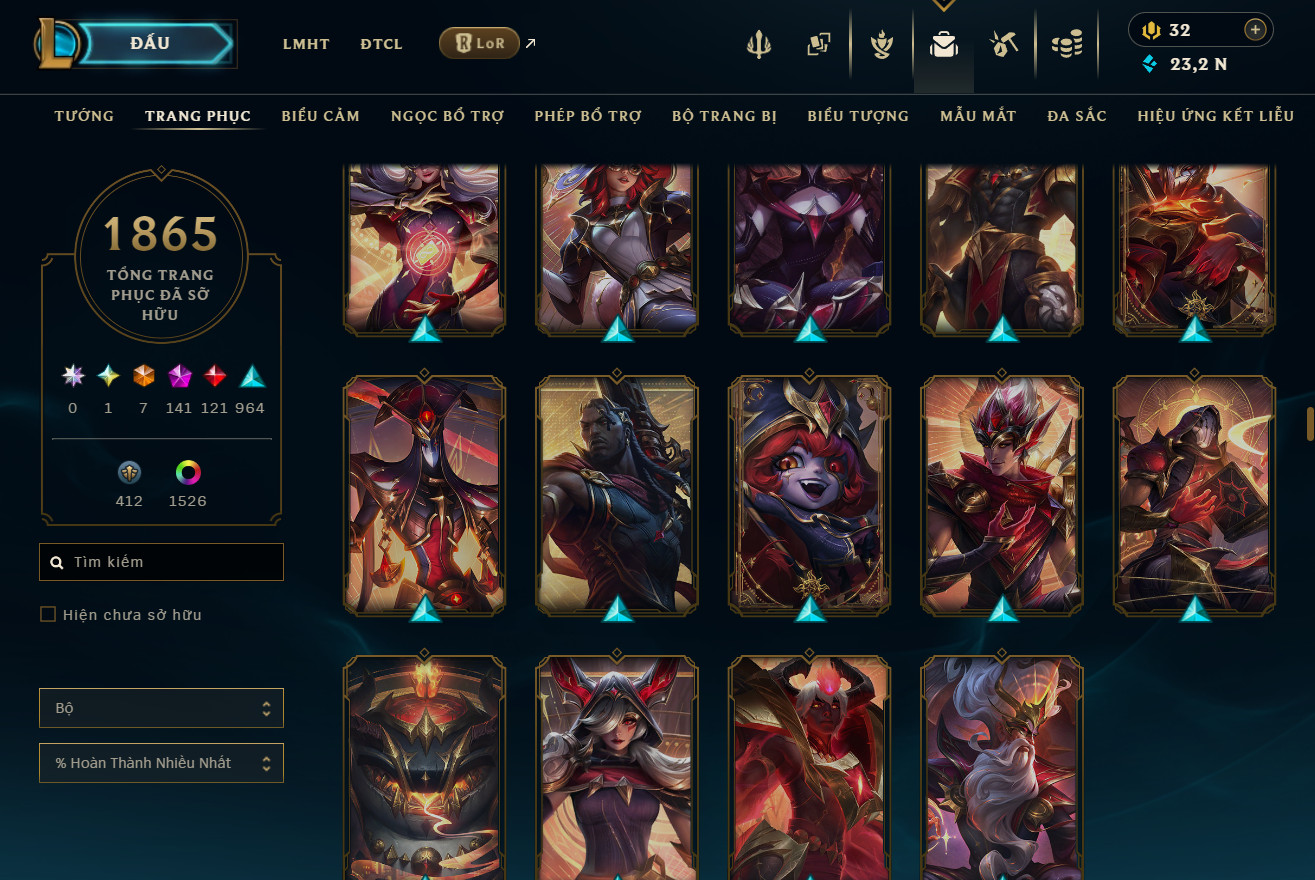Select the red-haired yordle skin card
The height and width of the screenshot is (880, 1315).
pyautogui.click(x=809, y=493)
